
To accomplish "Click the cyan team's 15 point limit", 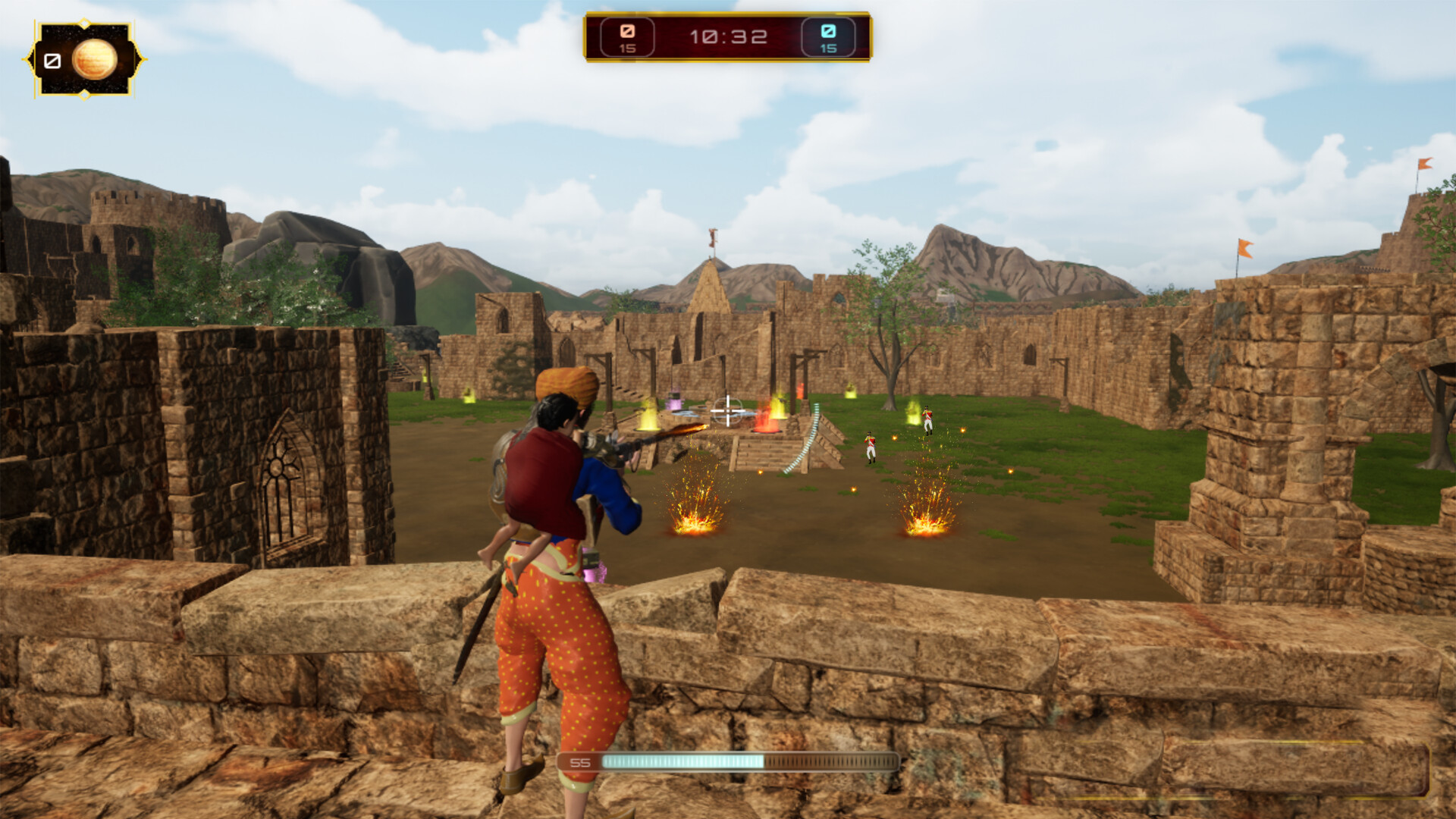I will click(x=828, y=49).
